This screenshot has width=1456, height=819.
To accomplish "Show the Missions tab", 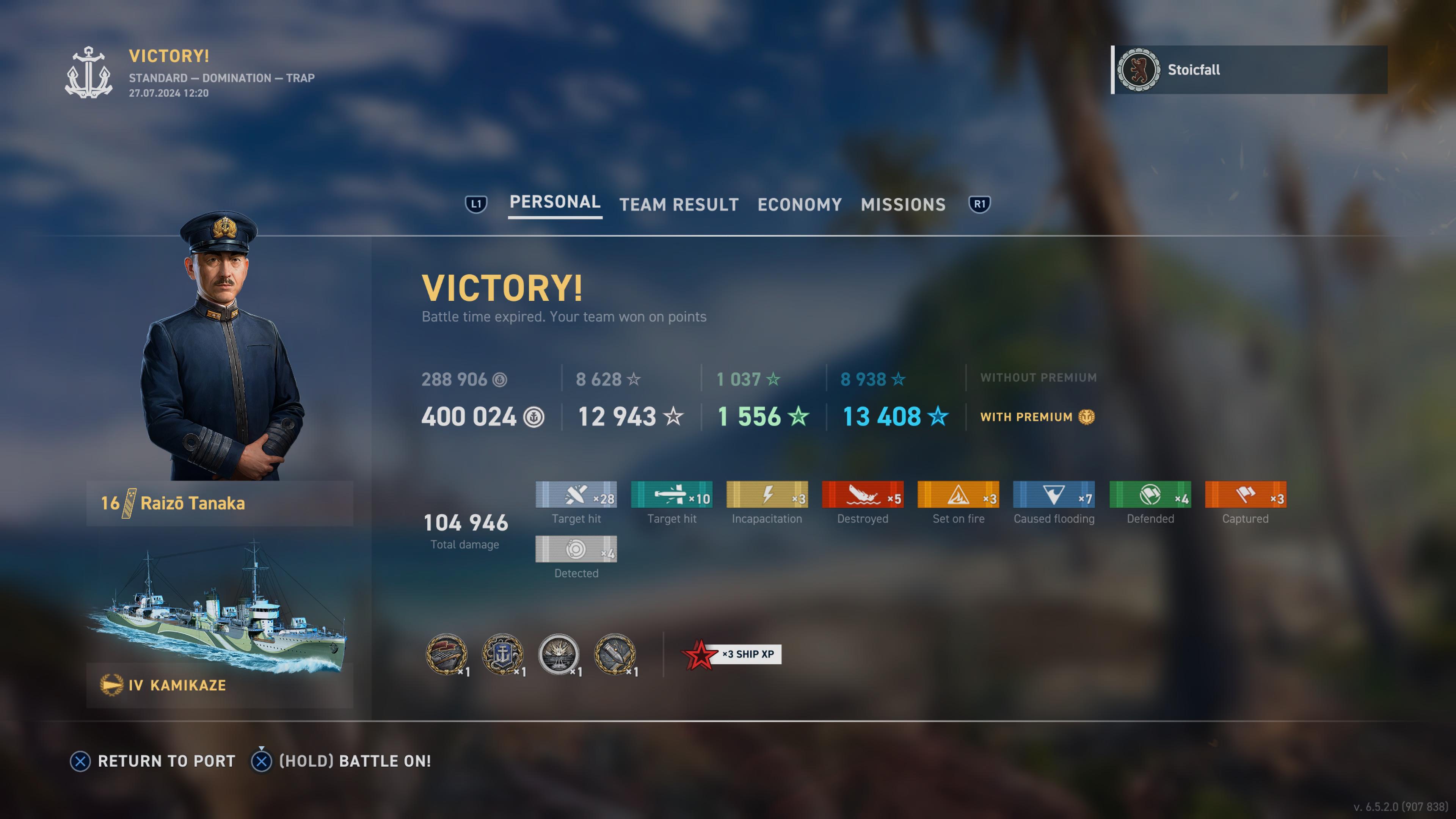I will point(903,204).
